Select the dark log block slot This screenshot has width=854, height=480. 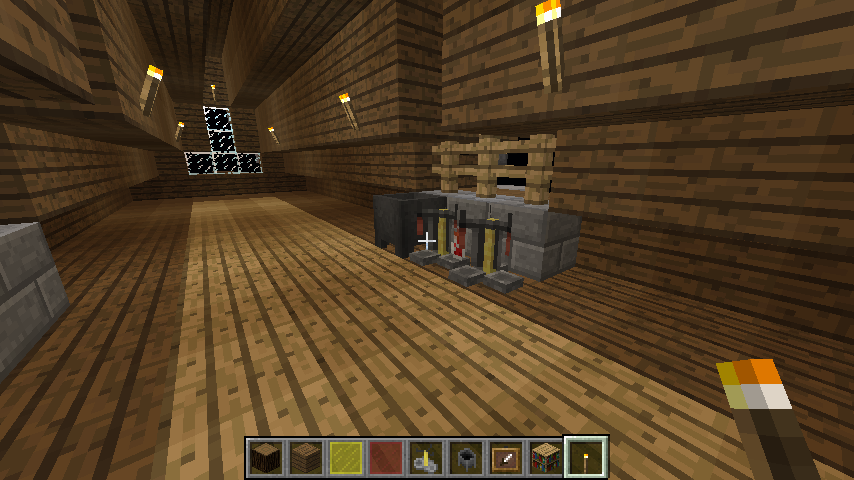[266, 458]
